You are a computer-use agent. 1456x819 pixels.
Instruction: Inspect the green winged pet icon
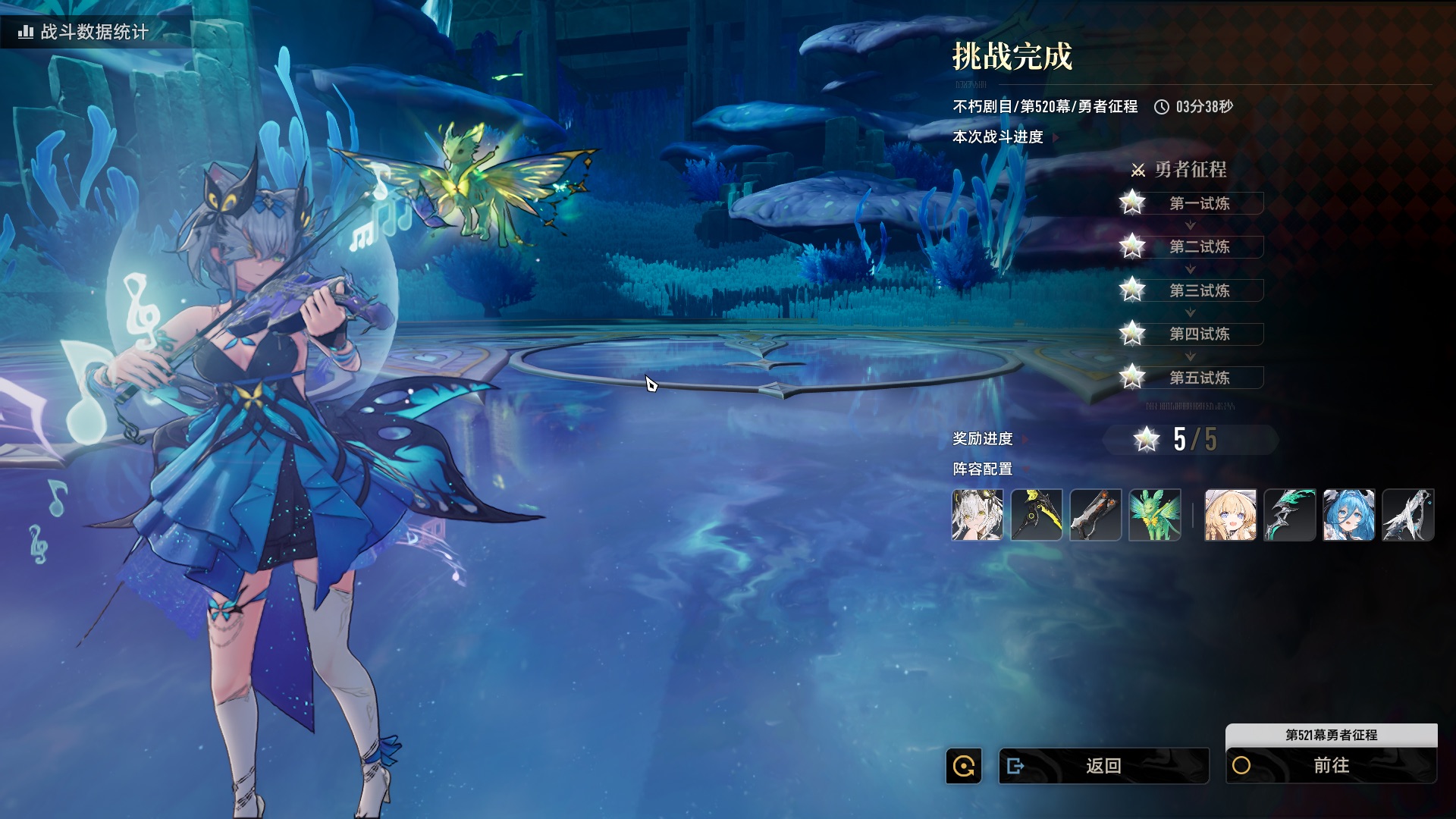coord(1155,515)
